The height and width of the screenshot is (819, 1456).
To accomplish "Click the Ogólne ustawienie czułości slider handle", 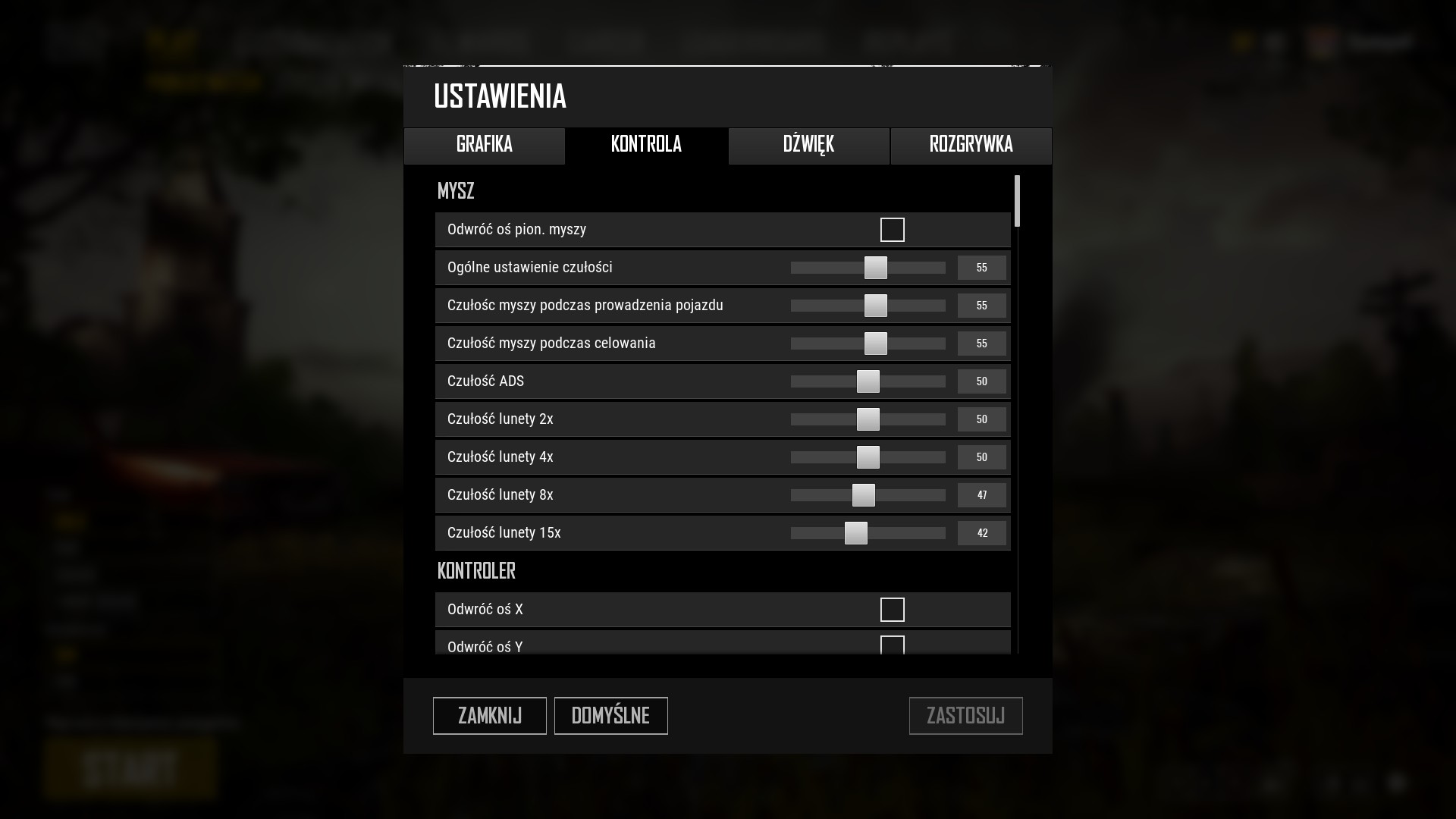I will [875, 268].
